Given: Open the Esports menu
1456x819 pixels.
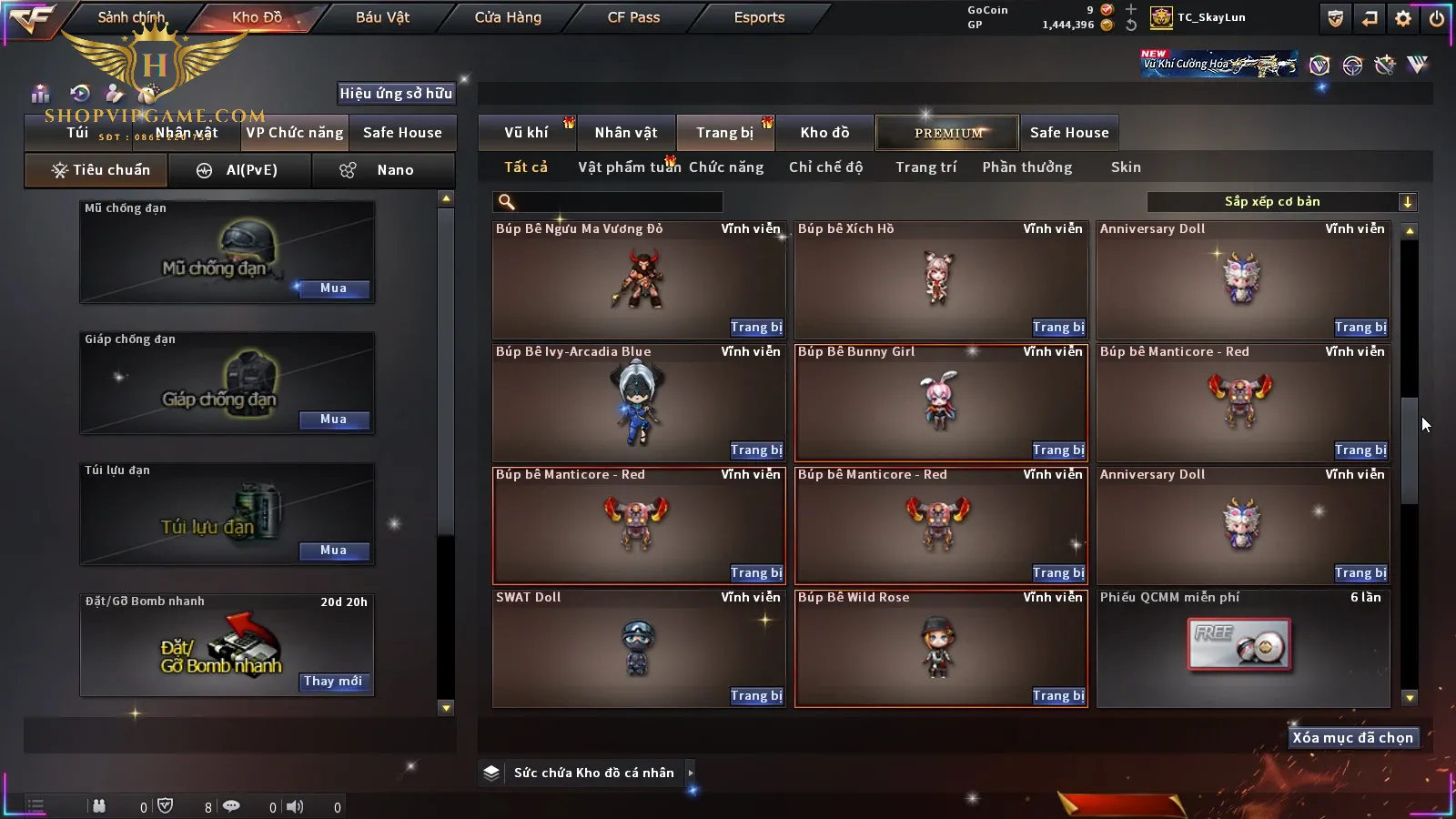Looking at the screenshot, I should (759, 17).
